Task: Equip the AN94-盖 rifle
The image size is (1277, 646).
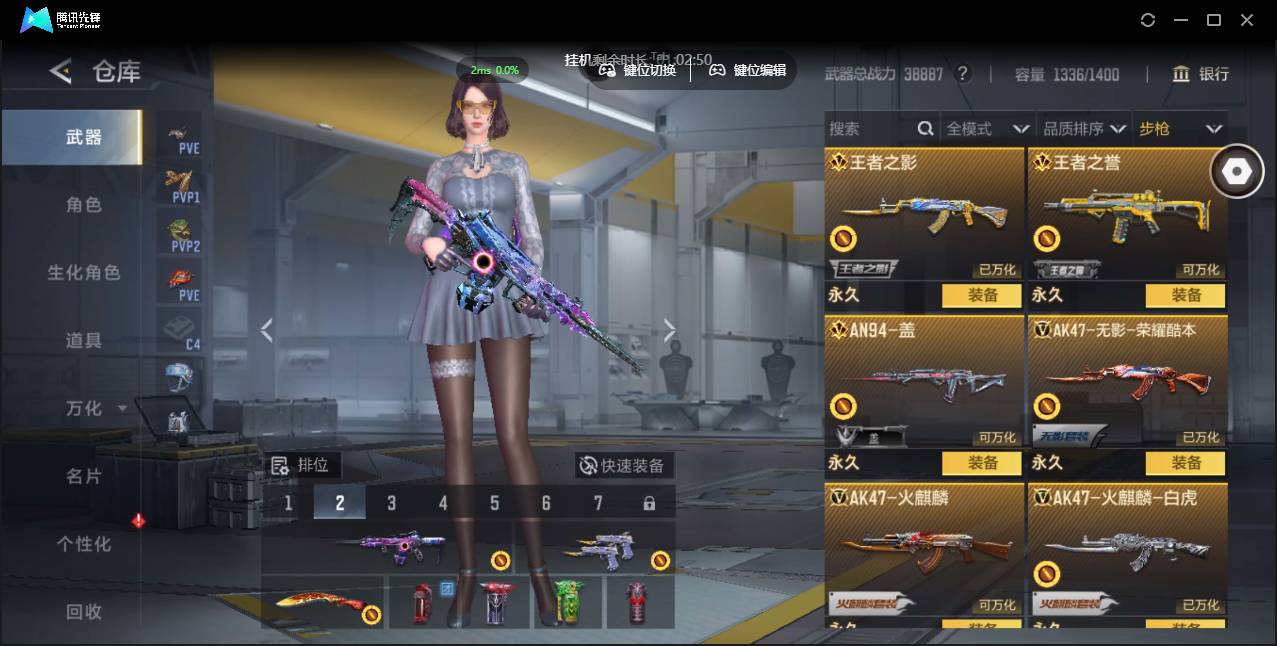Action: coord(982,463)
